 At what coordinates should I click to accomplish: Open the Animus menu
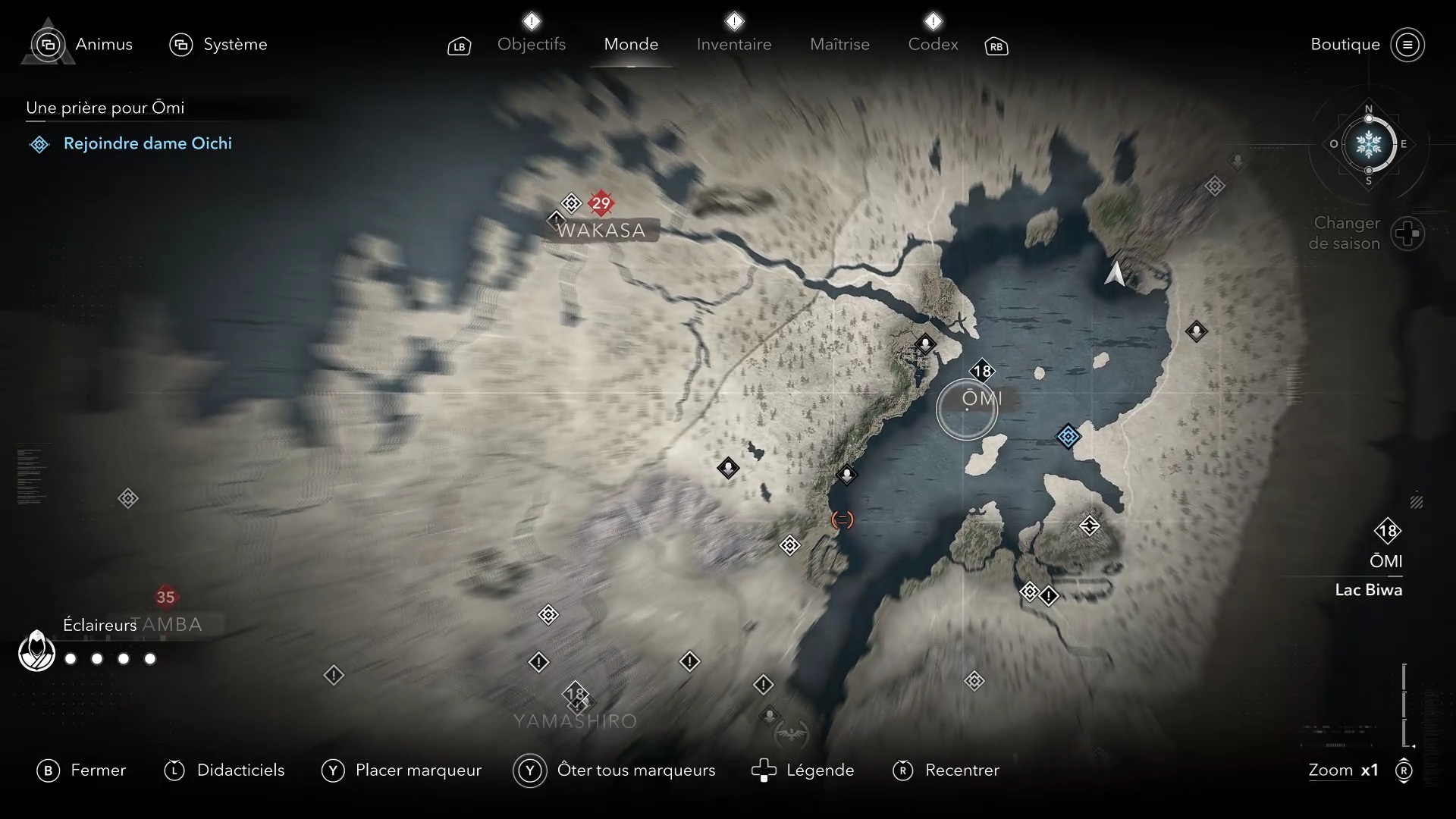[83, 44]
